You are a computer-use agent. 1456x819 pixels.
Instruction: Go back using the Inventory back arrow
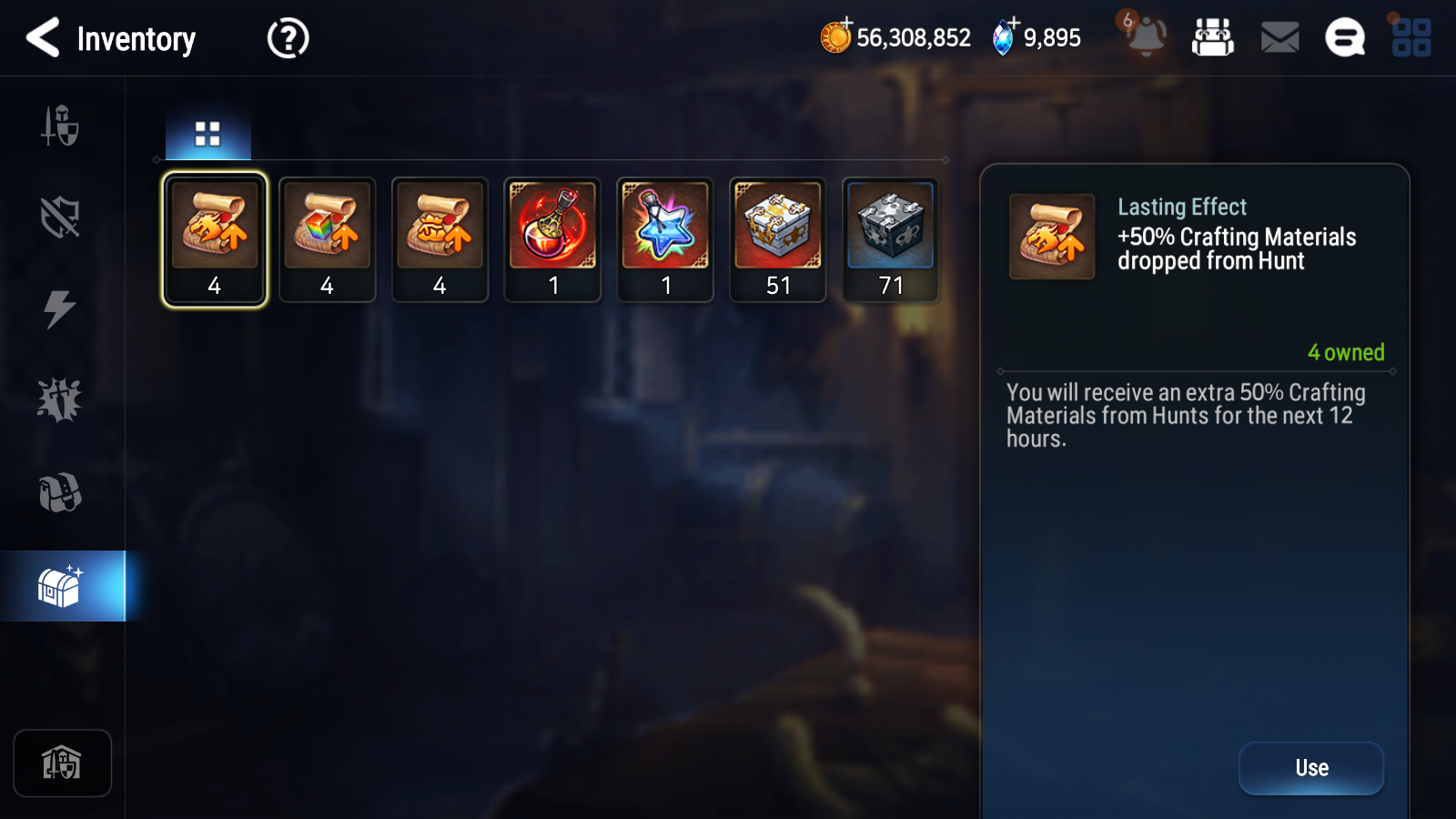coord(44,38)
